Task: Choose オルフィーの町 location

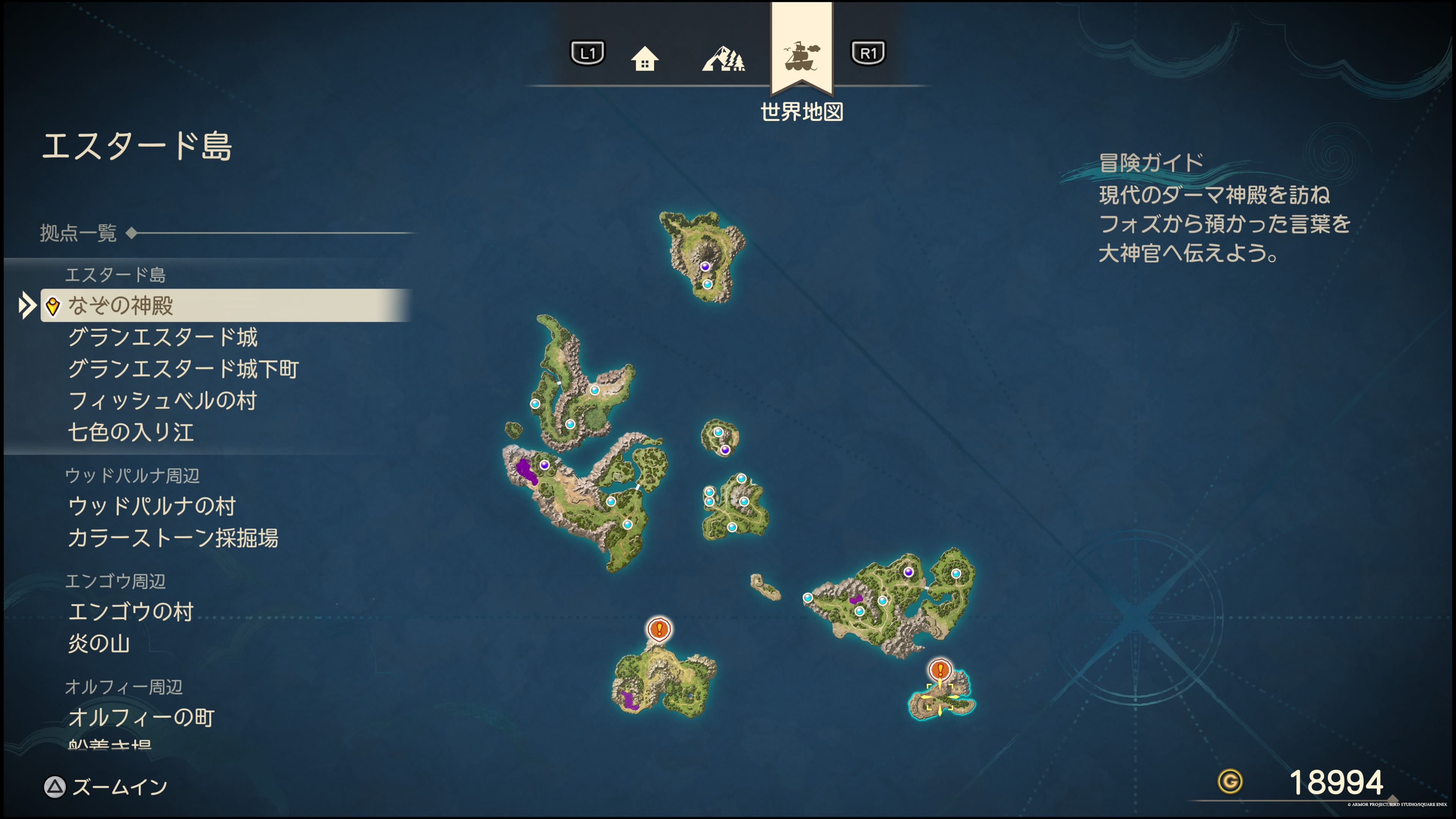Action: tap(141, 717)
